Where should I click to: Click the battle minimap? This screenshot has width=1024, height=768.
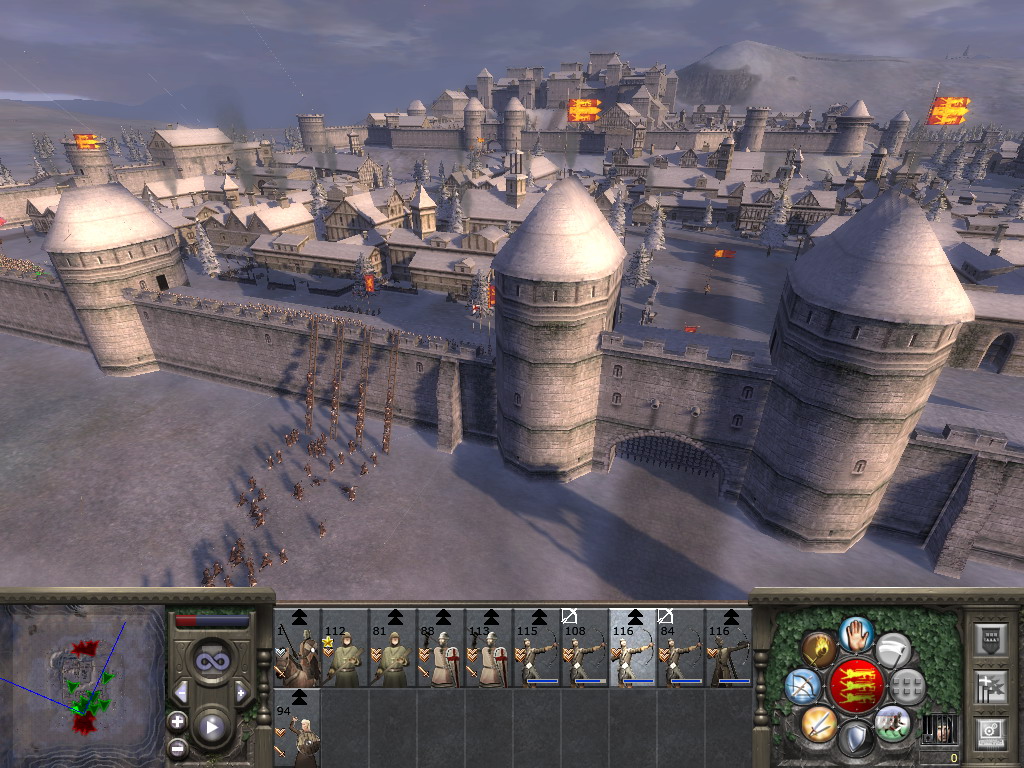(82, 678)
